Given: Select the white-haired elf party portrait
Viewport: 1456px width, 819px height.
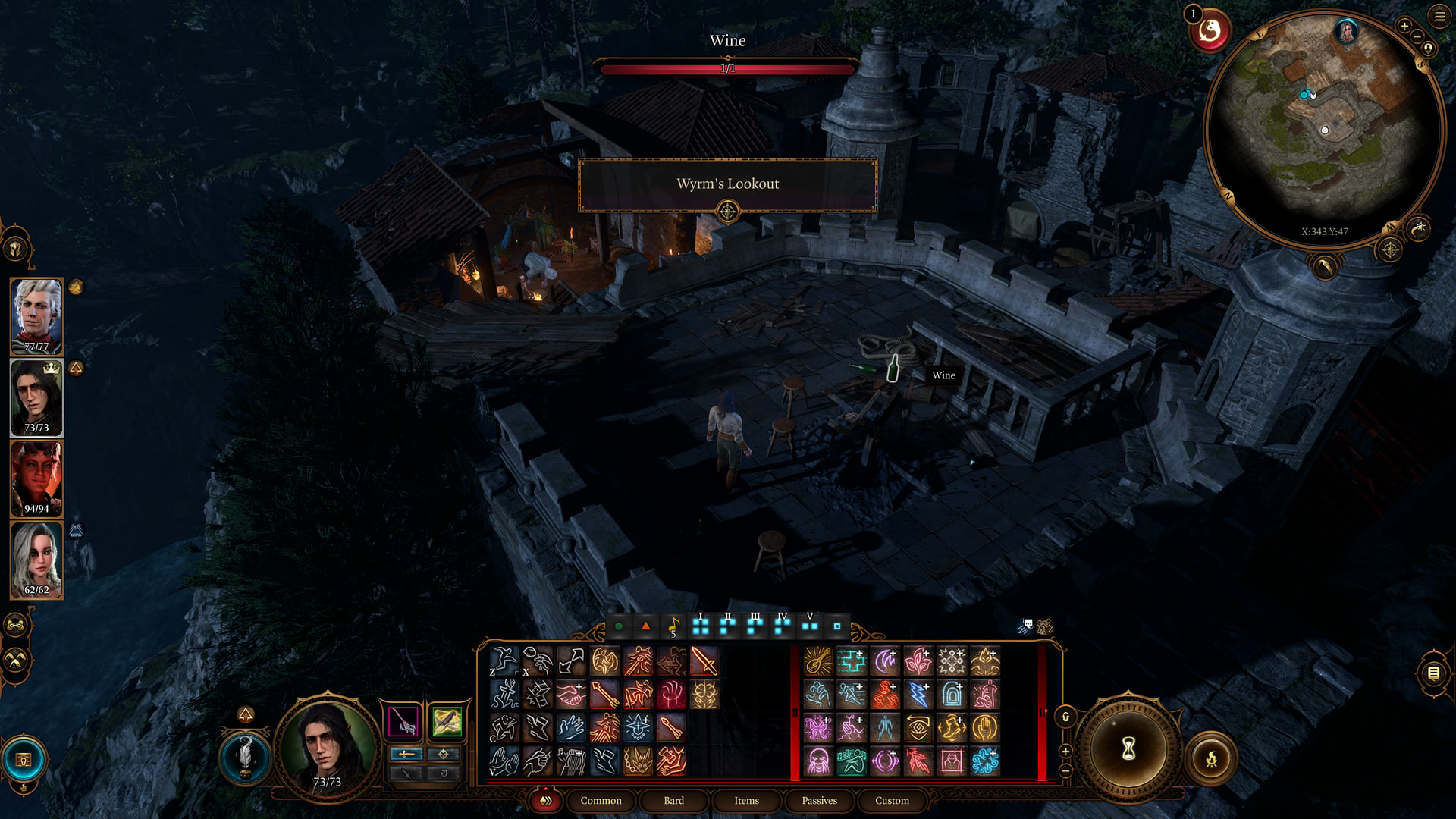Looking at the screenshot, I should (36, 315).
